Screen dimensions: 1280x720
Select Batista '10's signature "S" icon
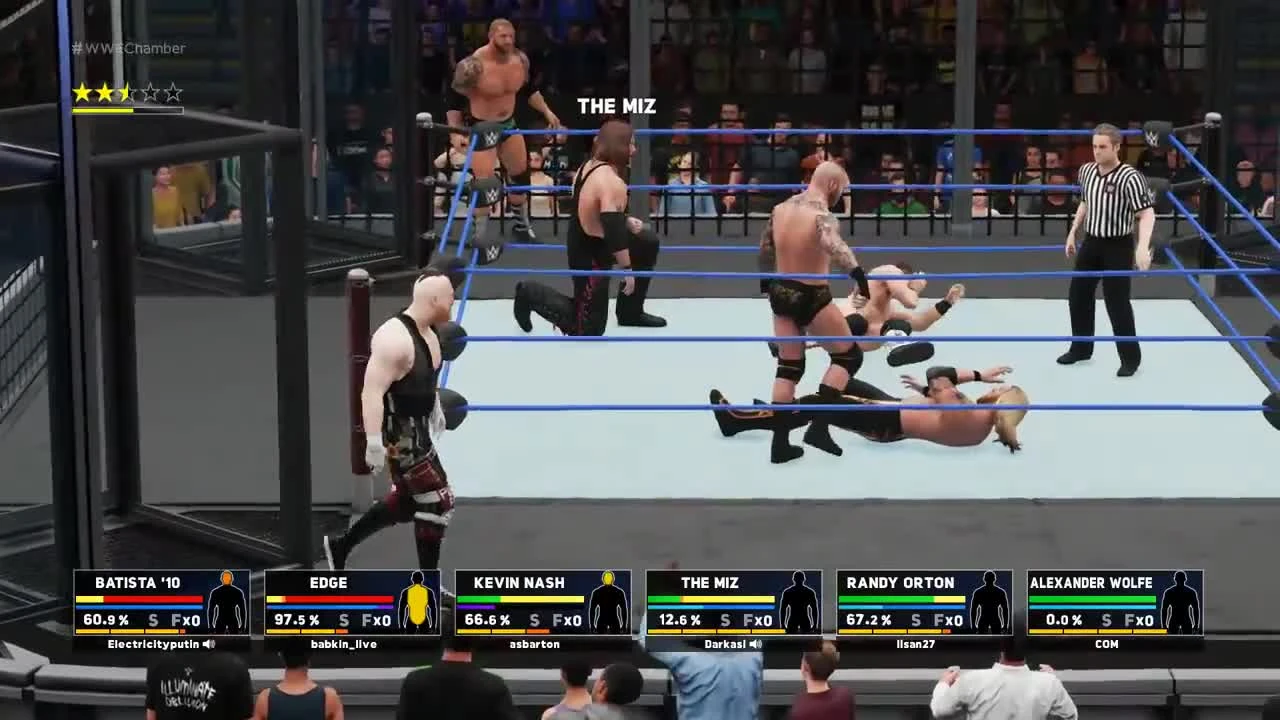click(x=152, y=620)
